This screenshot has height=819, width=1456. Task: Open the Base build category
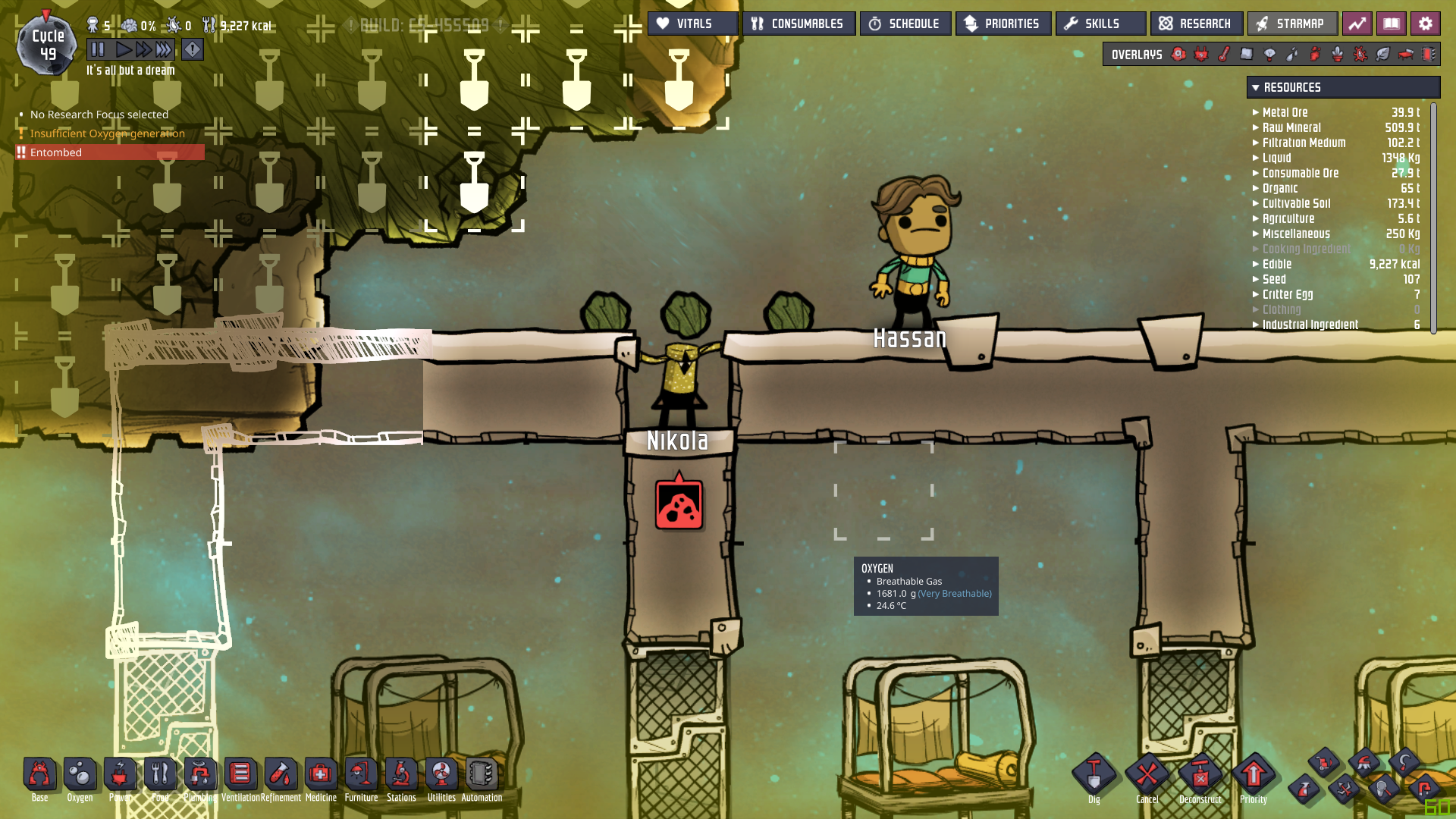[39, 776]
